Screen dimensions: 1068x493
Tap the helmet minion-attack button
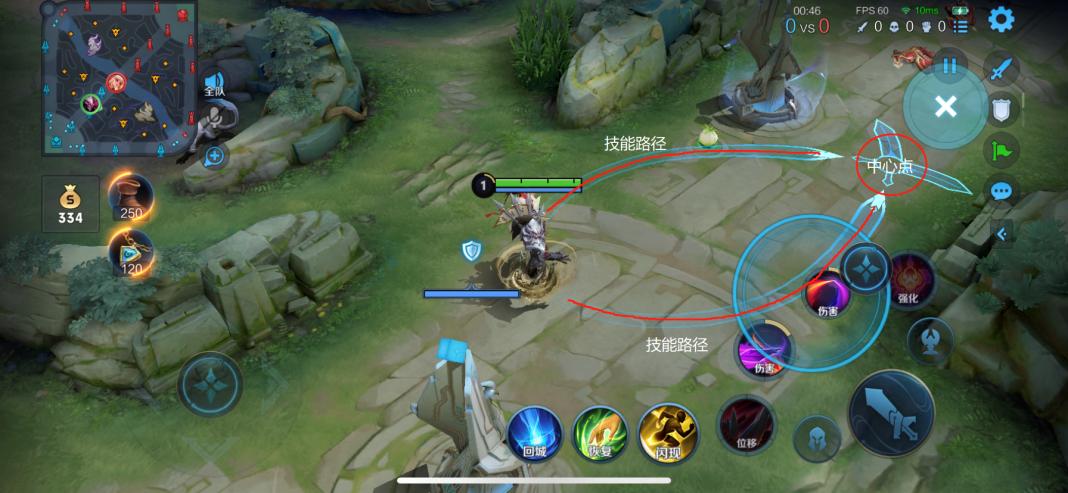pyautogui.click(x=817, y=438)
